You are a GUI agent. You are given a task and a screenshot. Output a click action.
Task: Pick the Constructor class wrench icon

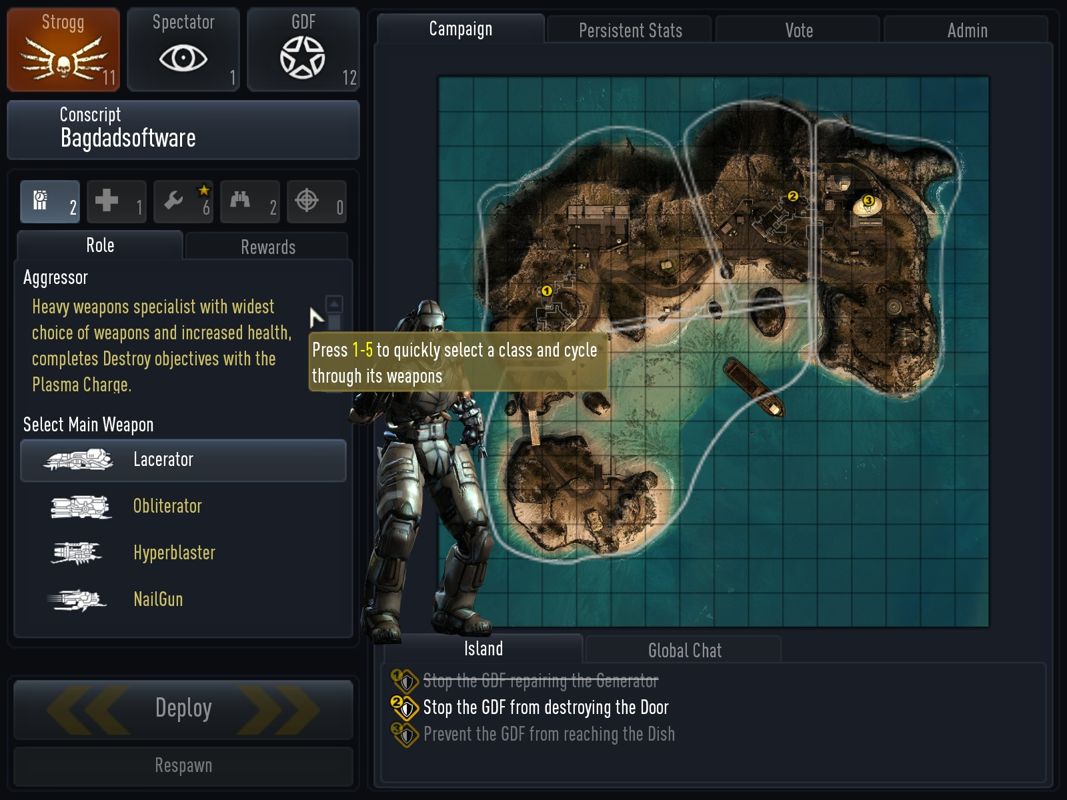(x=183, y=202)
